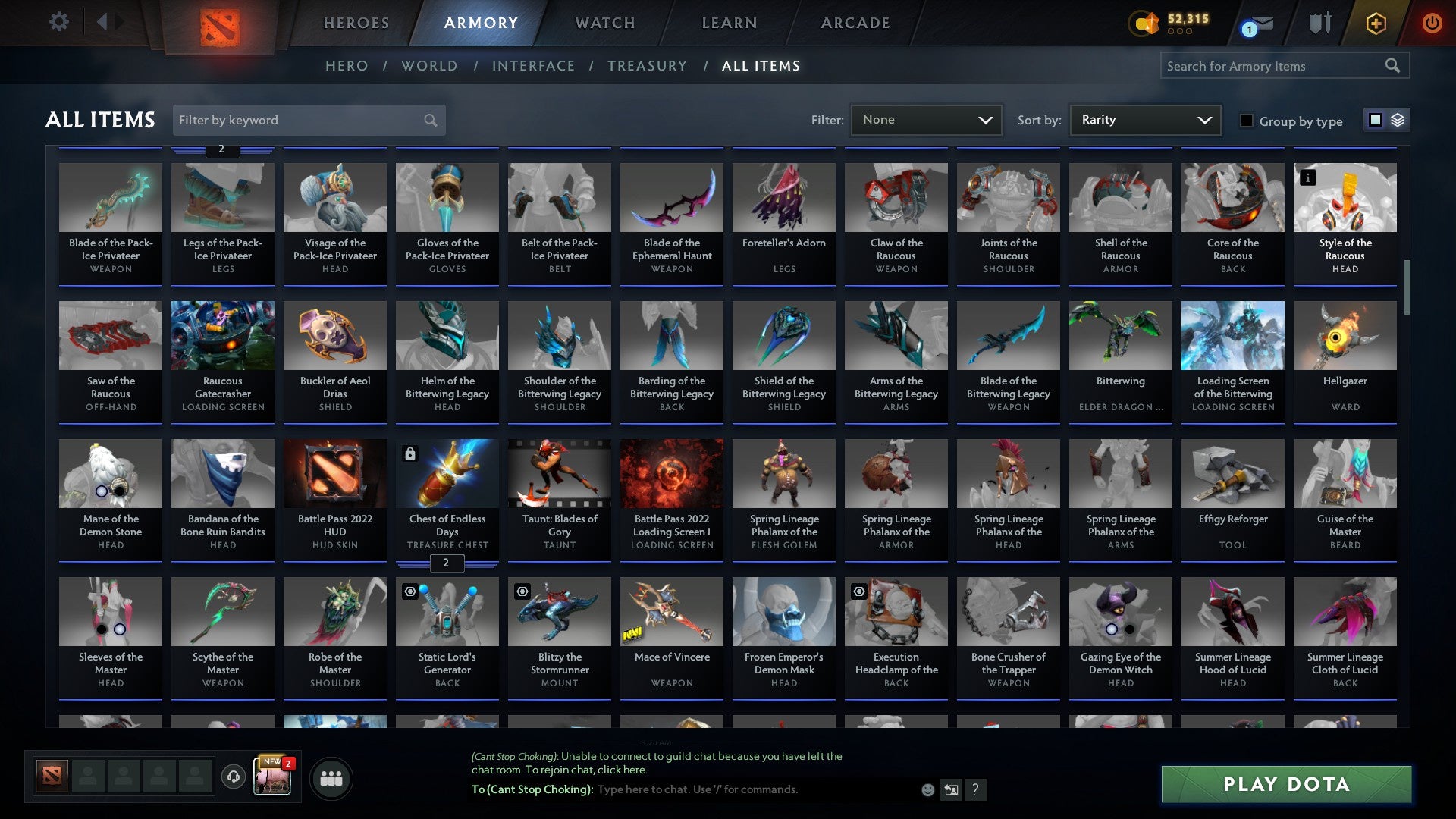Enable the Group by type checkbox
Screen dimensions: 1456x819
click(x=1246, y=120)
